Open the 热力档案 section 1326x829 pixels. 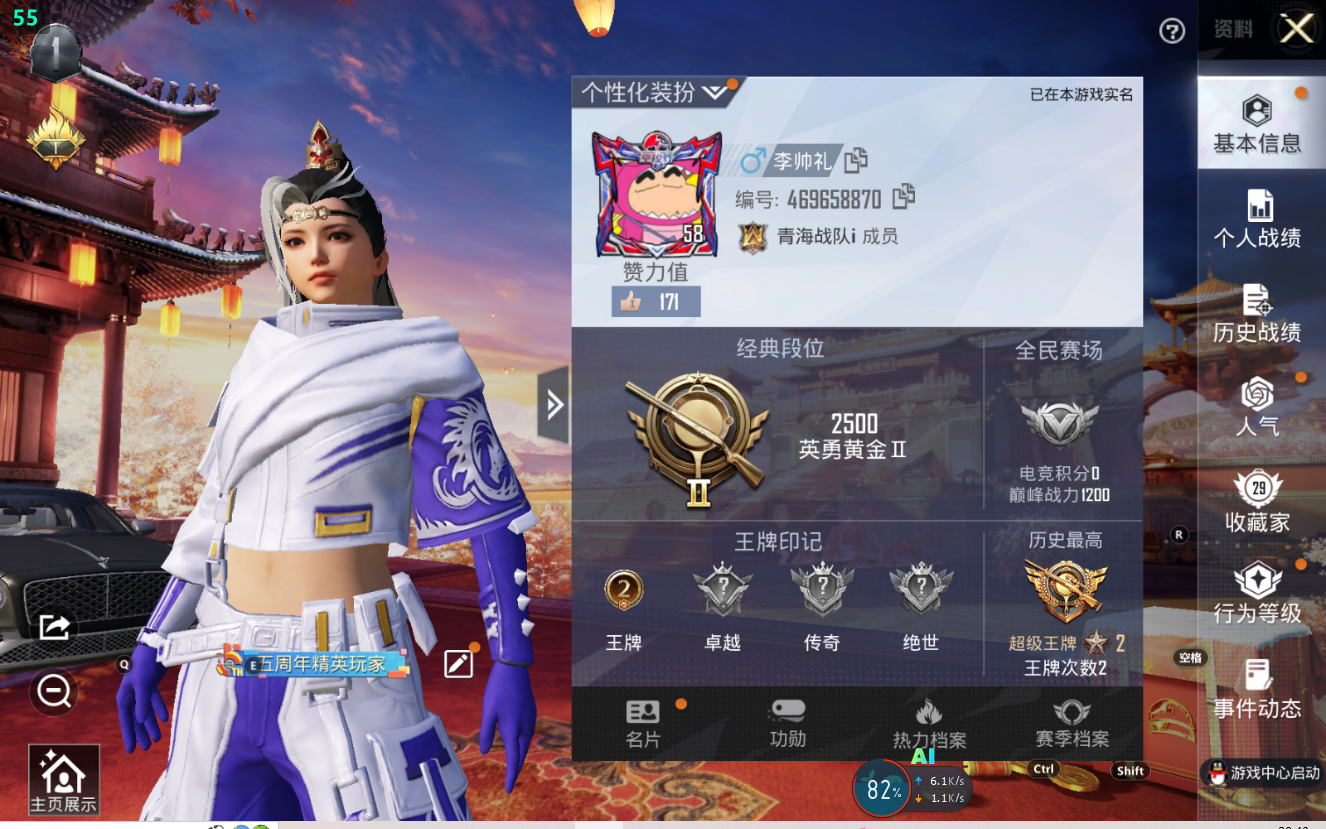click(929, 724)
